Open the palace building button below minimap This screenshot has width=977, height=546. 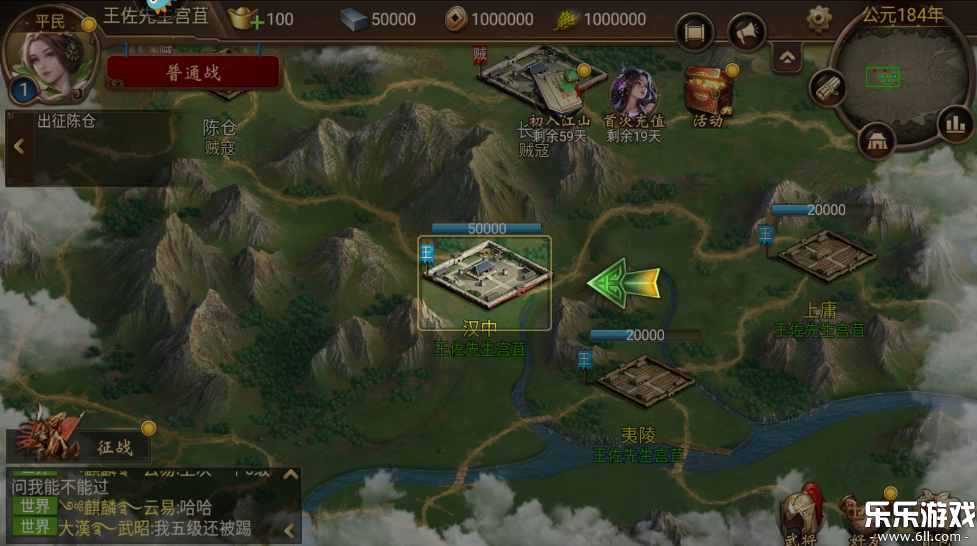(878, 141)
